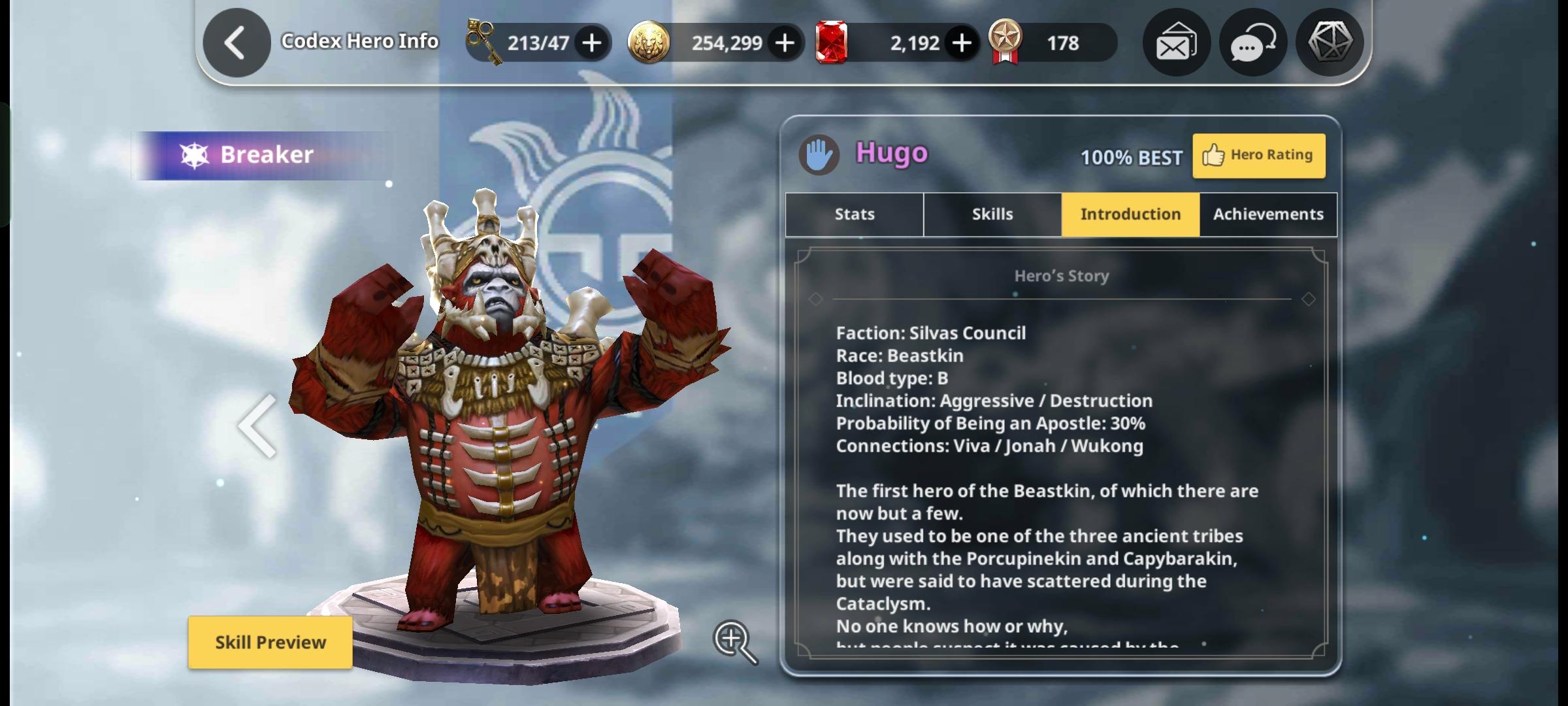
Task: Add rubies with the plus button
Action: click(961, 43)
